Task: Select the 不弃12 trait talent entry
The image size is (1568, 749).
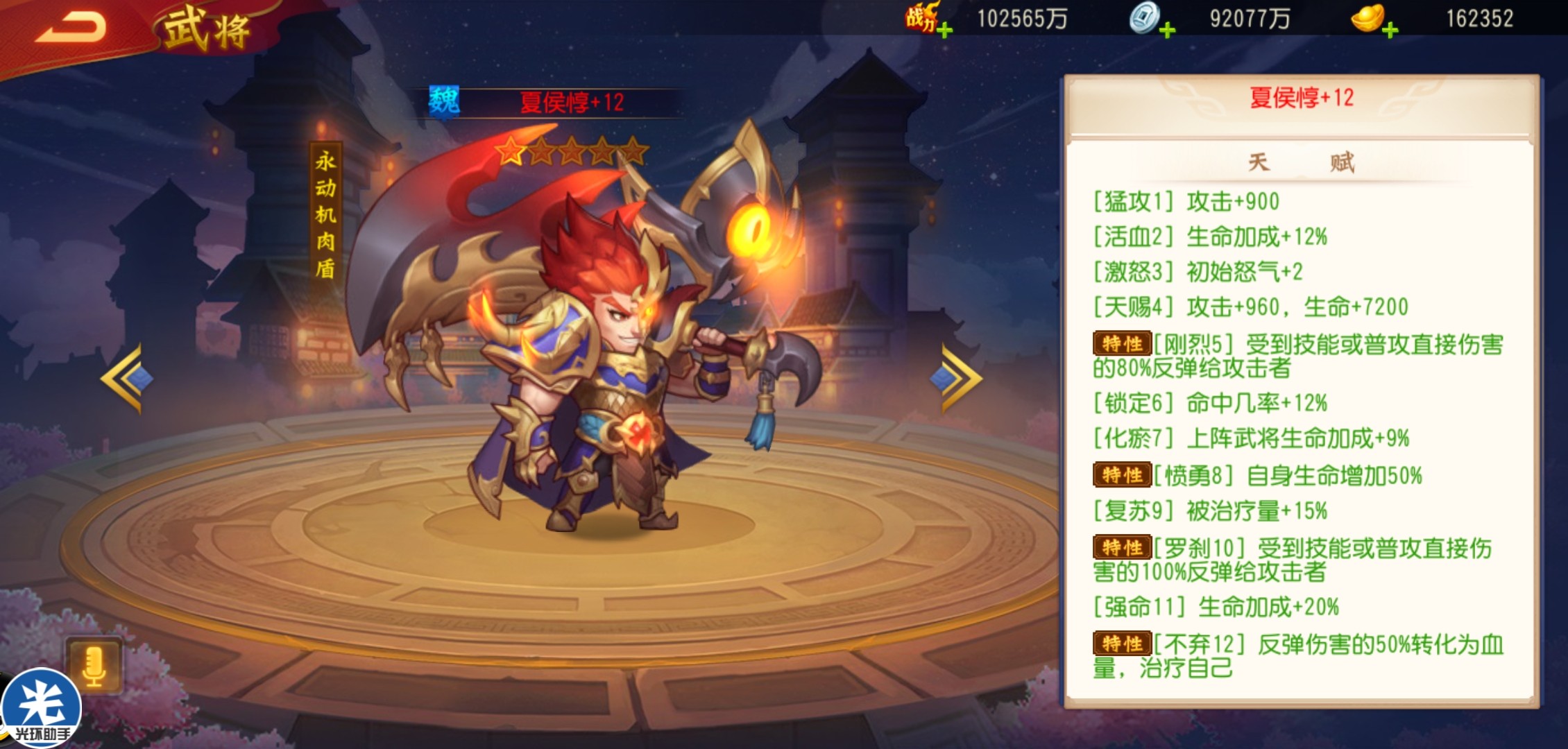Action: click(1297, 655)
